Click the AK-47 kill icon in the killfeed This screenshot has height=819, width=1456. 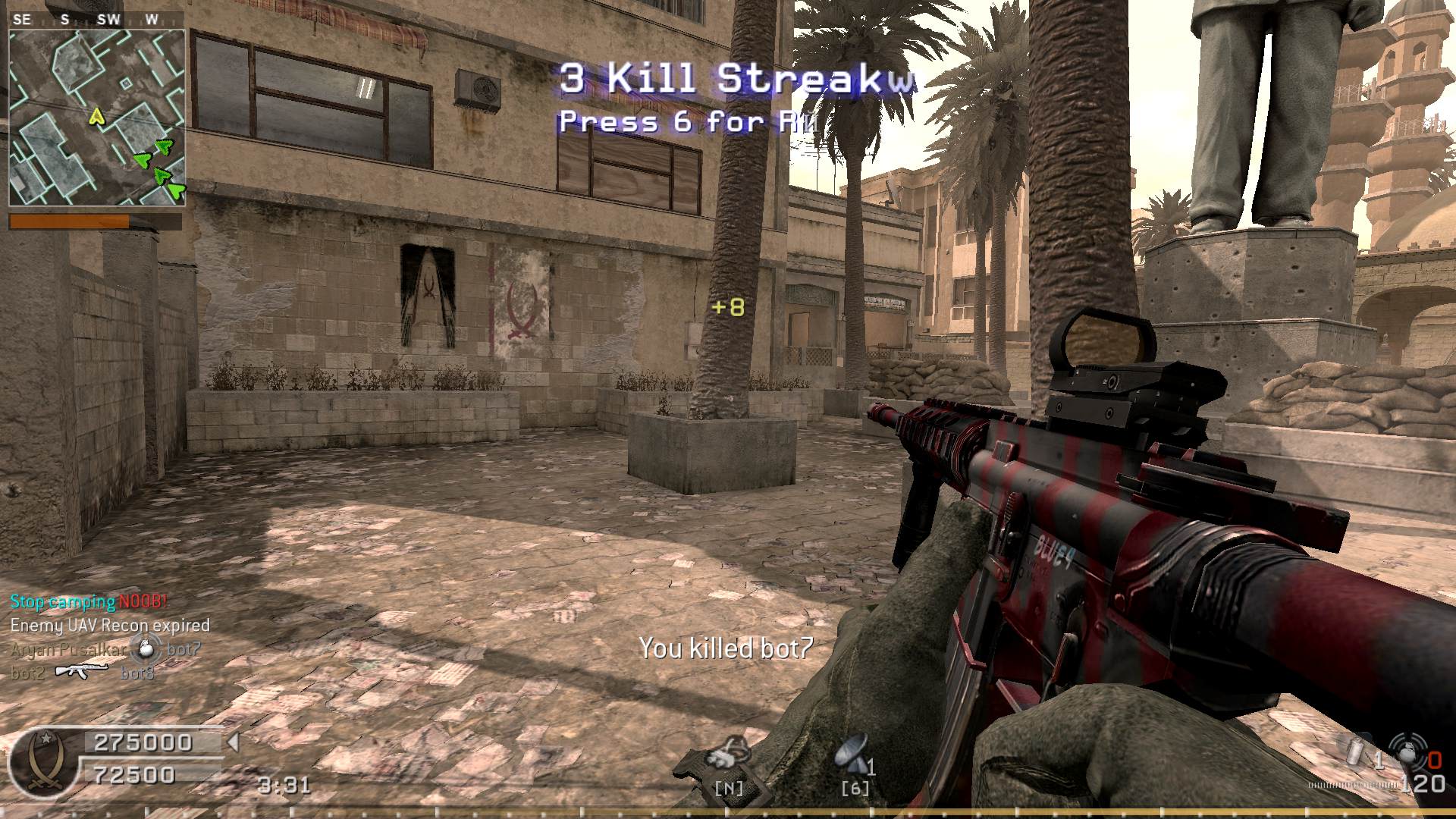click(82, 670)
